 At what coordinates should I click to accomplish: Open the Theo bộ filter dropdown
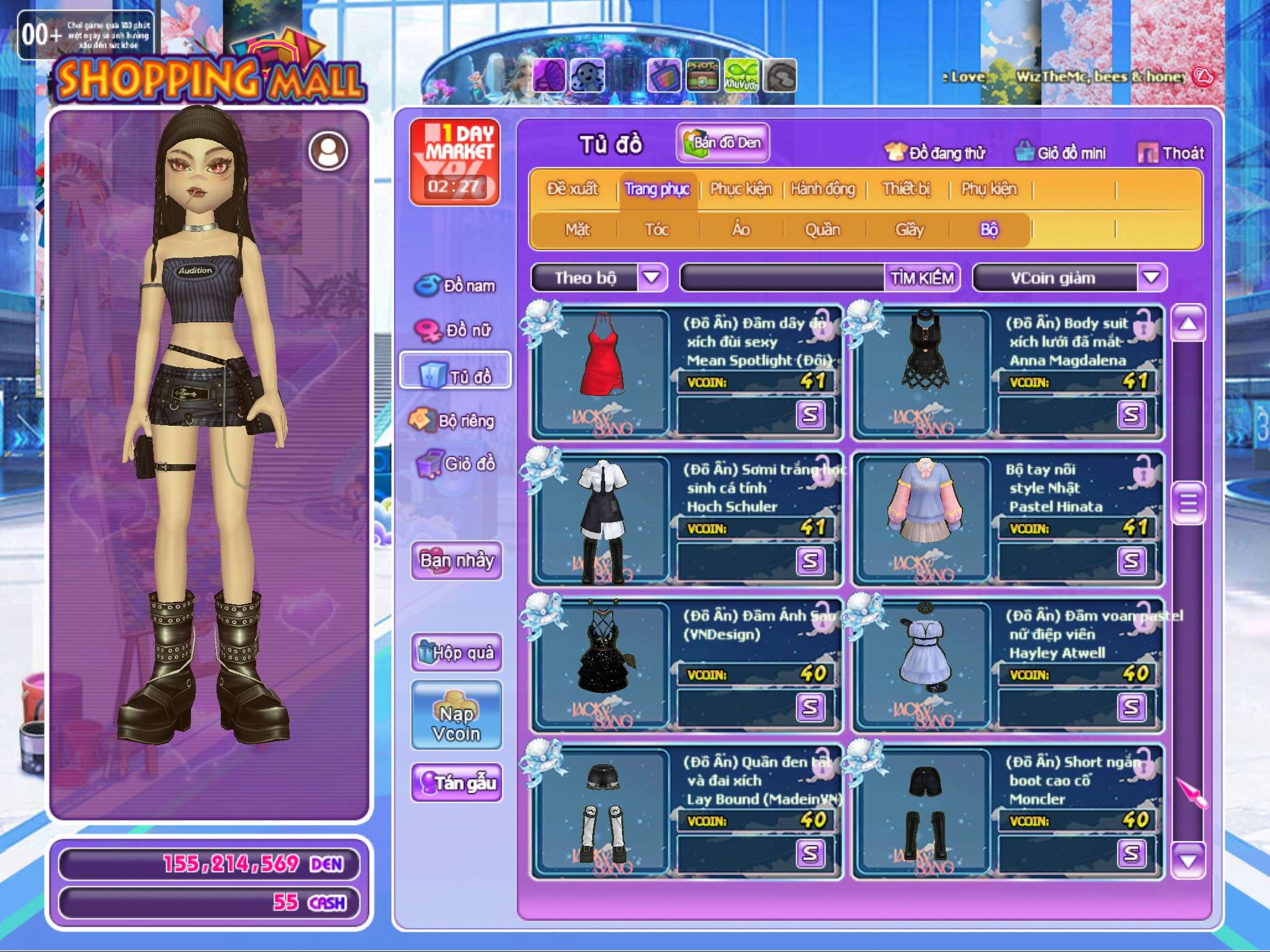pyautogui.click(x=652, y=278)
